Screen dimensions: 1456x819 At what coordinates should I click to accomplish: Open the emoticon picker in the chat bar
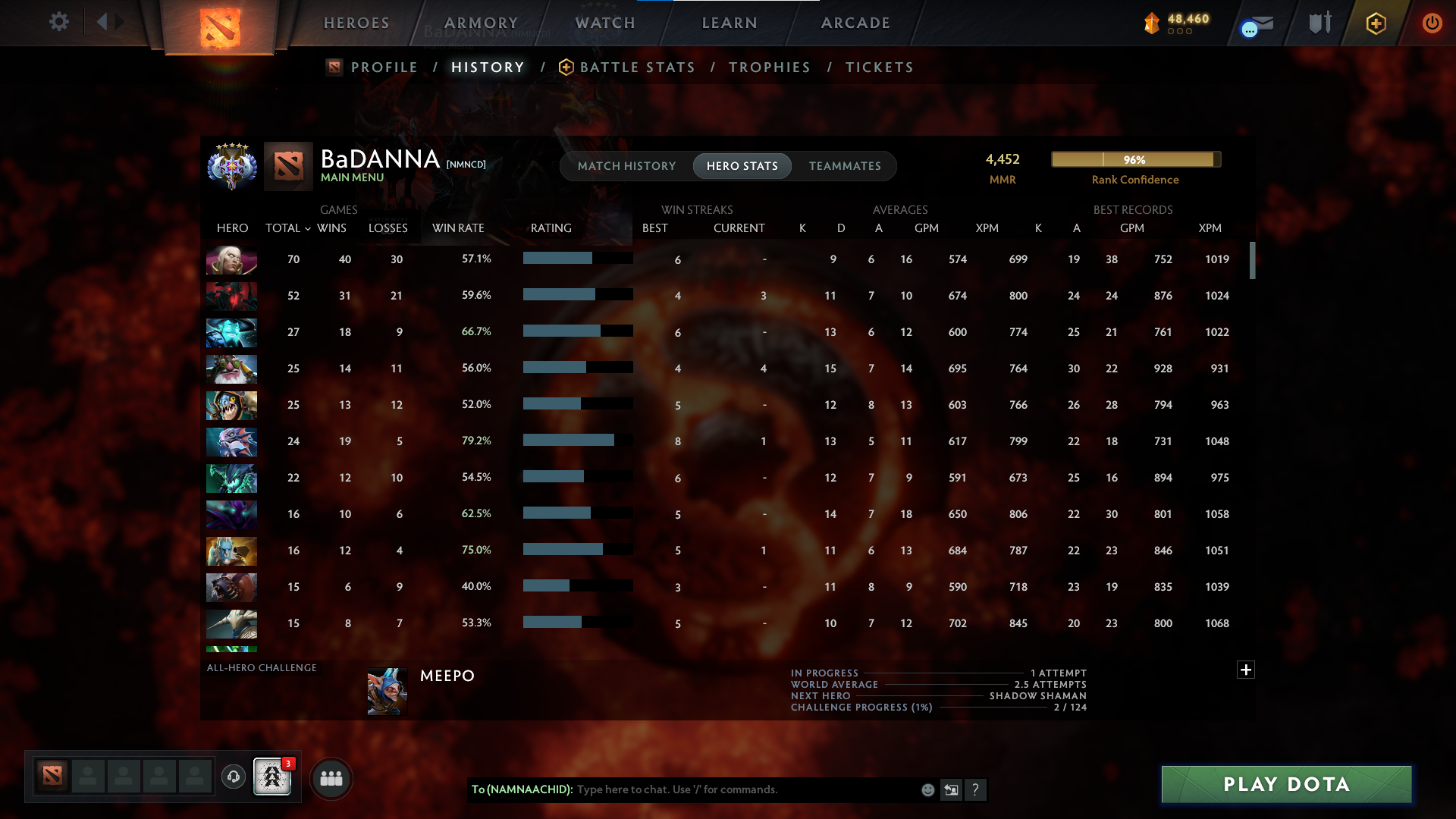point(927,789)
